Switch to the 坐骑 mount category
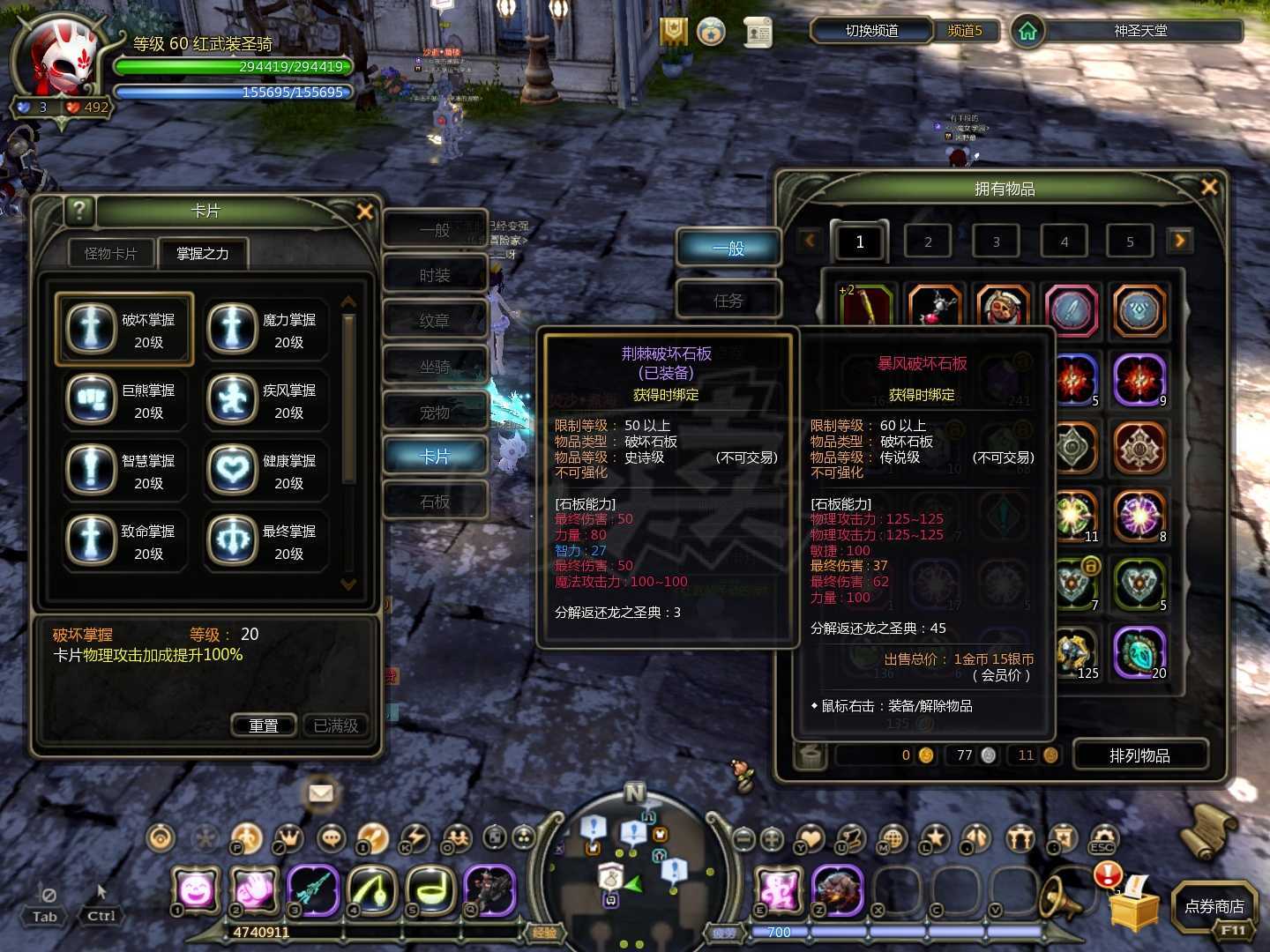This screenshot has width=1270, height=952. [435, 367]
